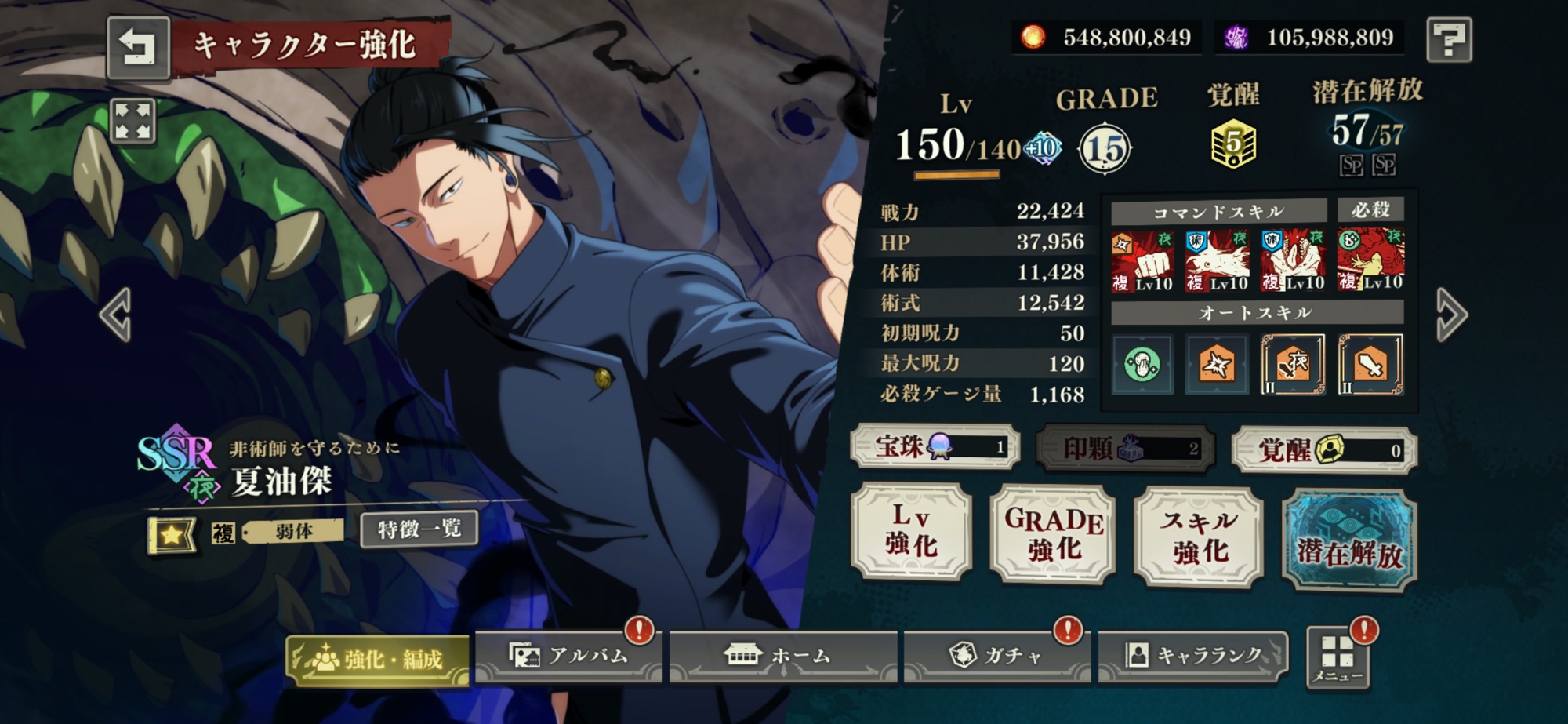Open the キャラランク character rank tab

pos(1193,656)
